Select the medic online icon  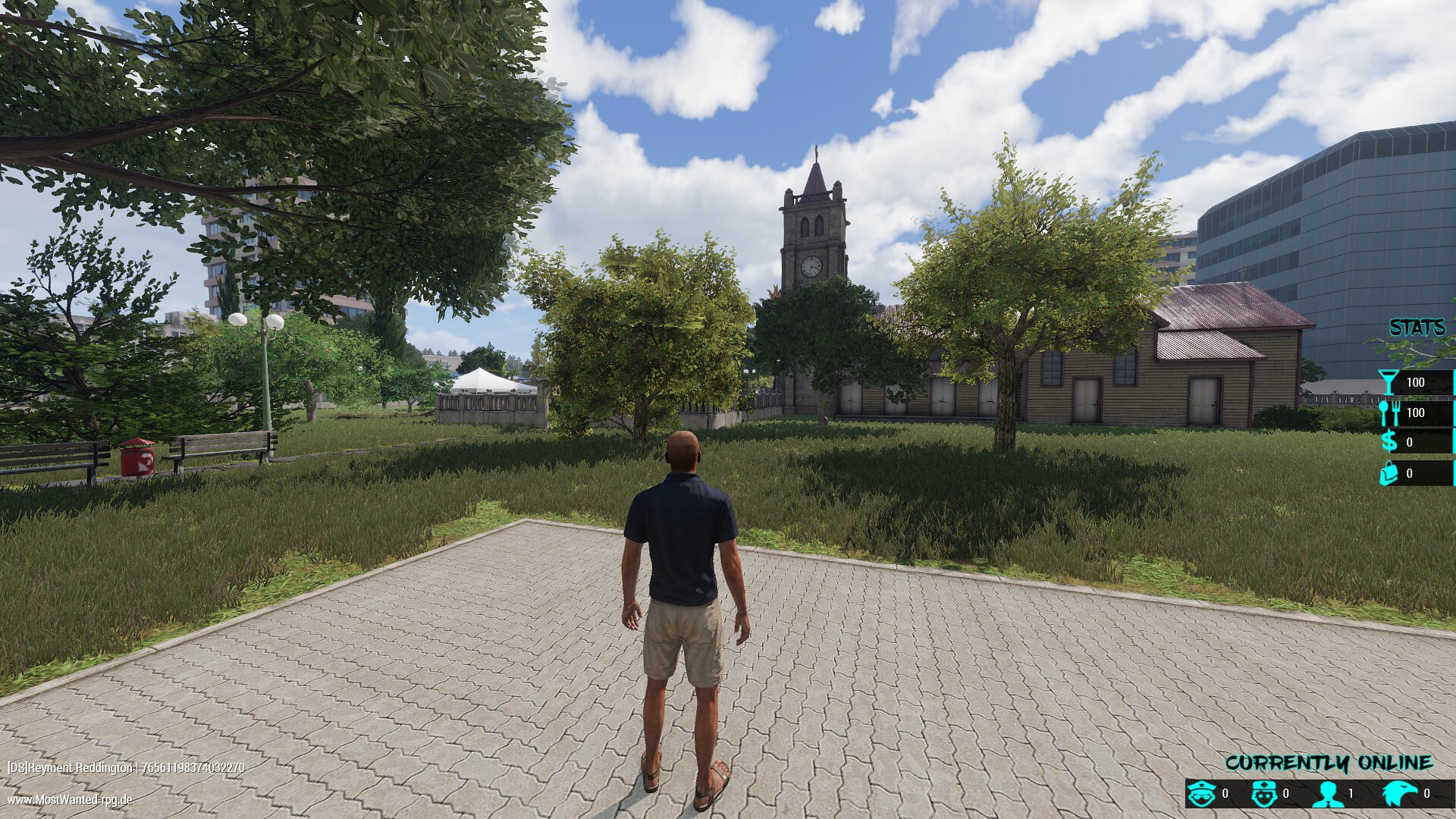tap(1263, 794)
